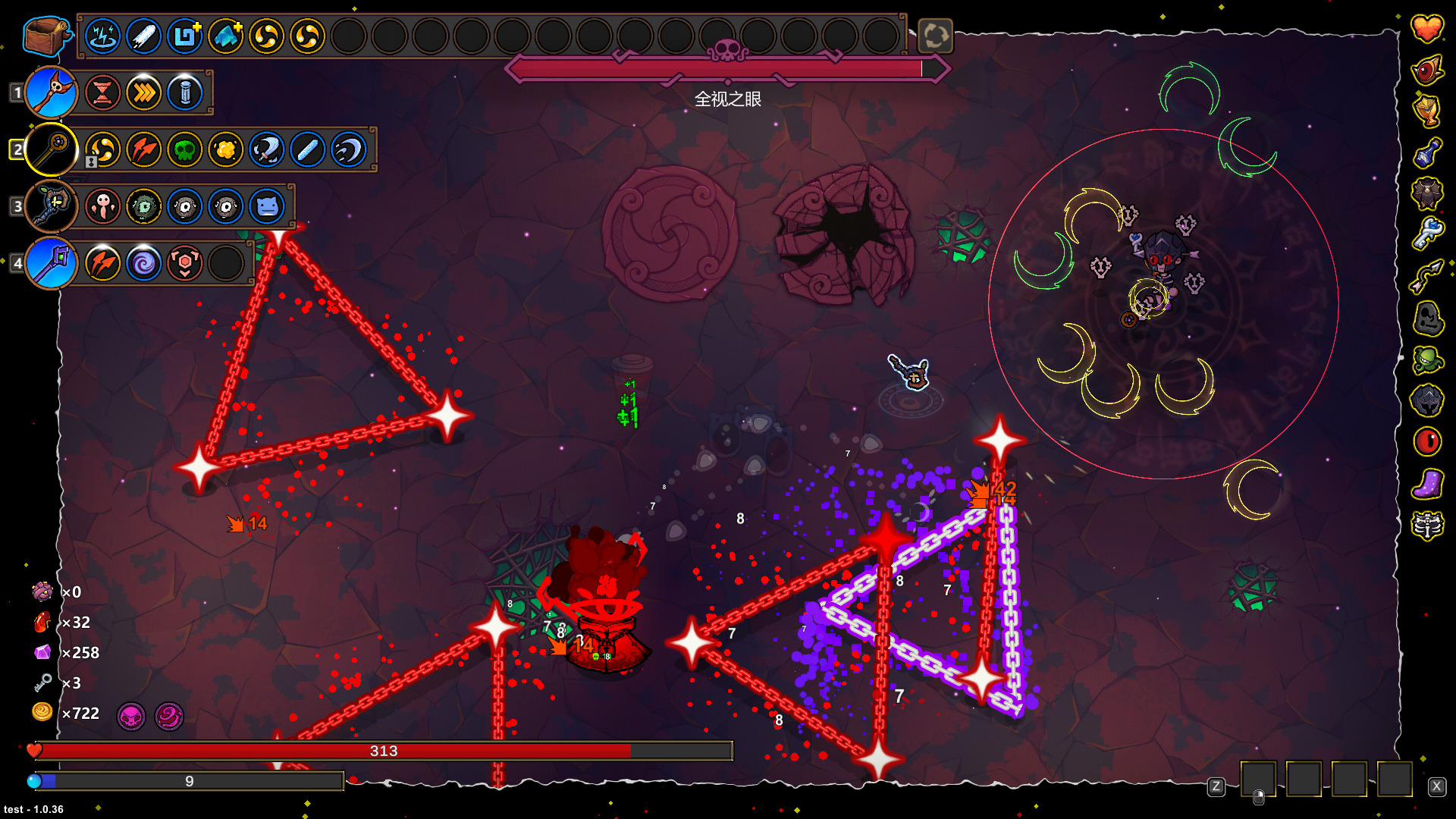Click the pink swirl status icon

169,716
